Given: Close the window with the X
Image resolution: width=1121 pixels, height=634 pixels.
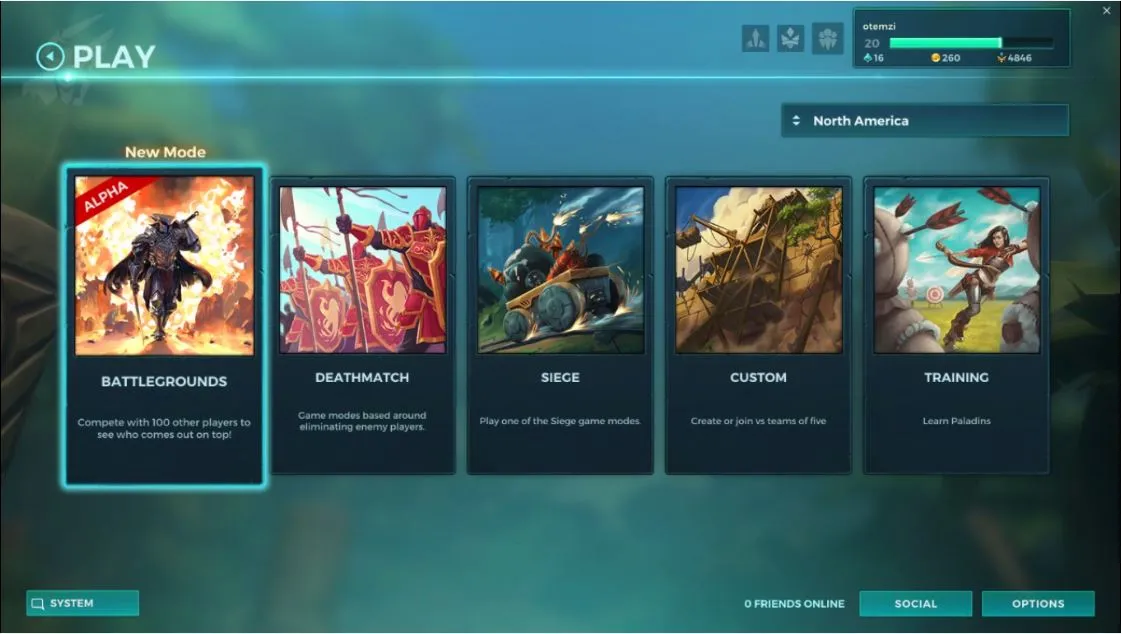Looking at the screenshot, I should coord(1106,11).
